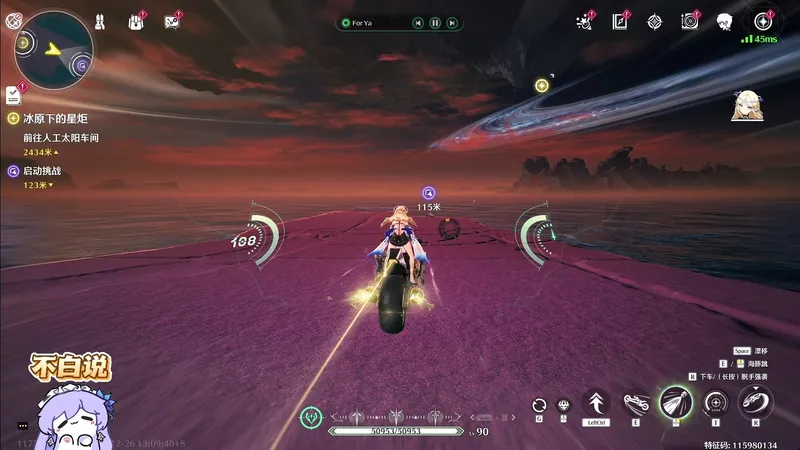
Task: Click the circular arrows switch icon
Action: 539,405
